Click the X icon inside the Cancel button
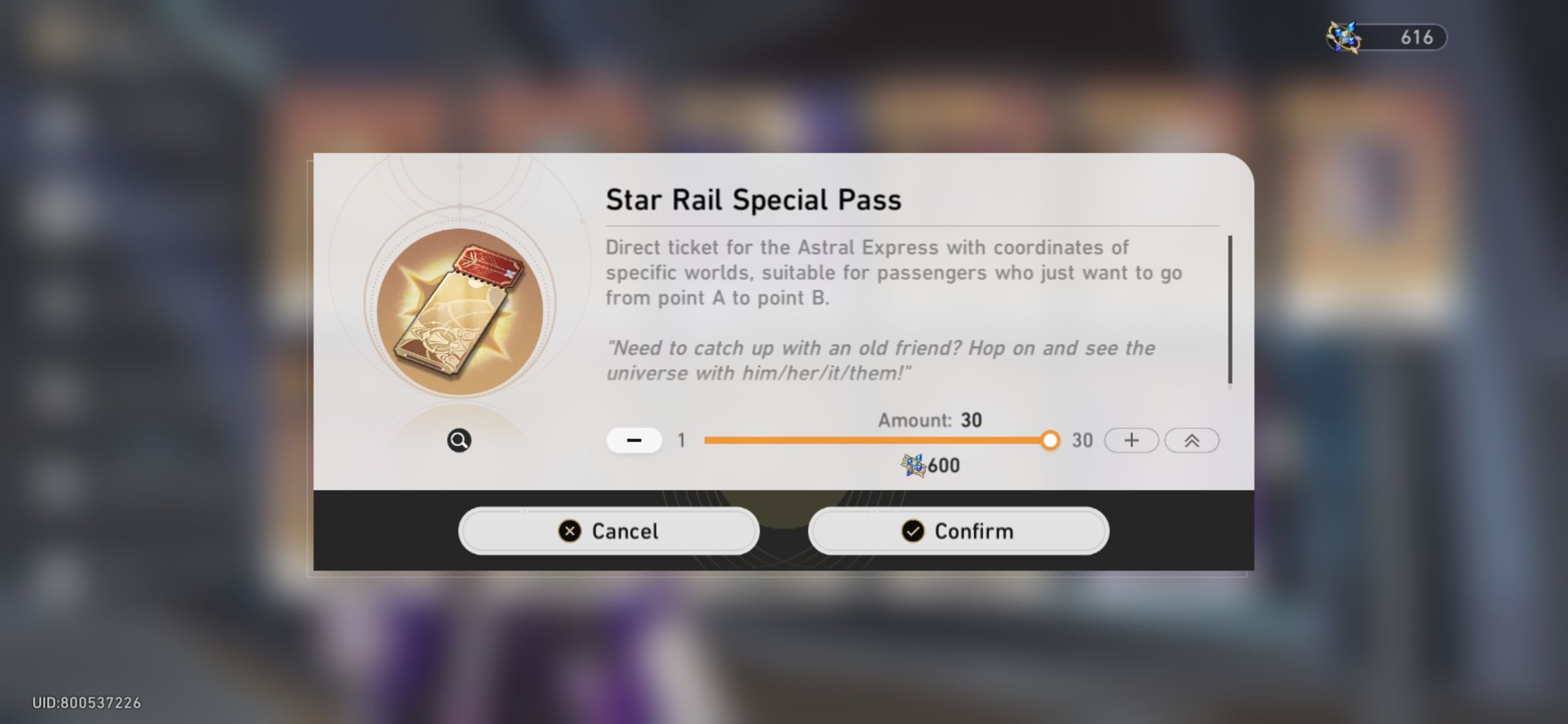 coord(569,530)
